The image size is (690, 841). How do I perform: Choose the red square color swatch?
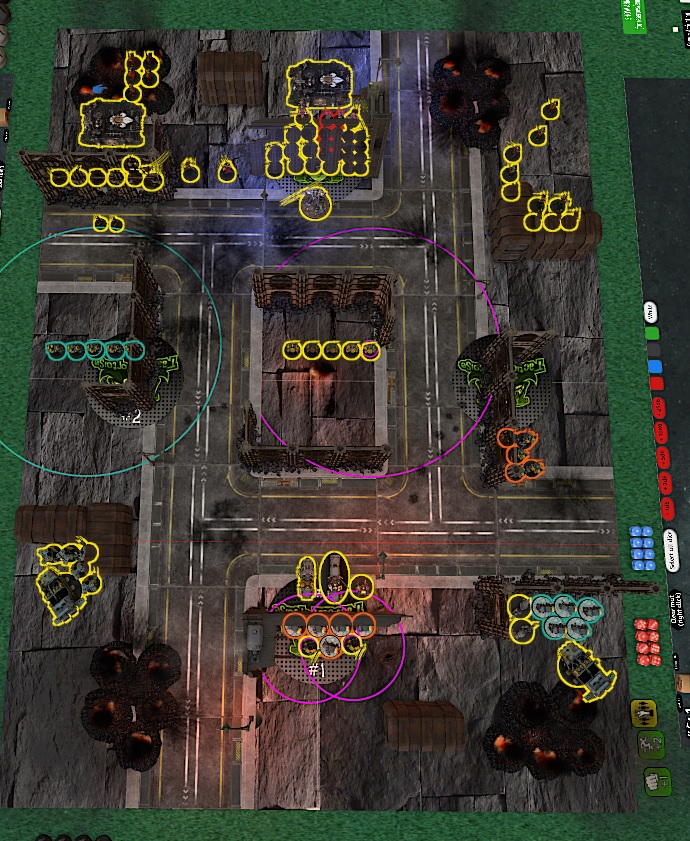(x=656, y=383)
